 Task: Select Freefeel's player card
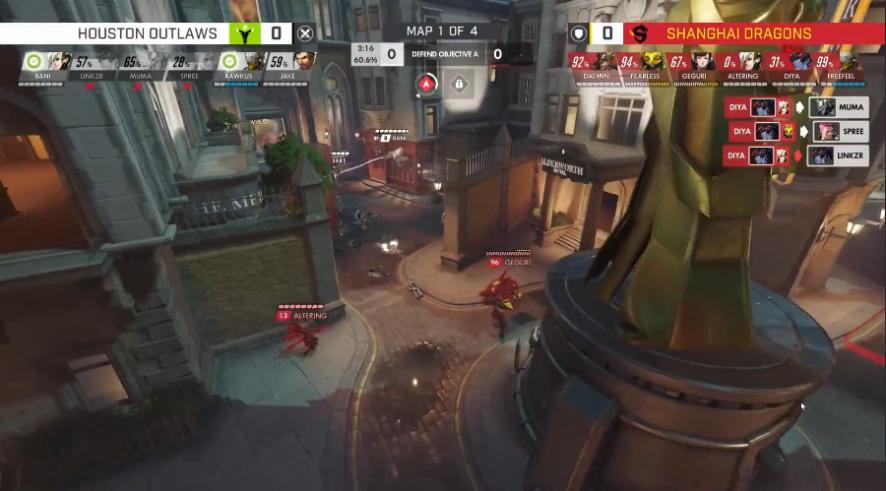[x=842, y=67]
